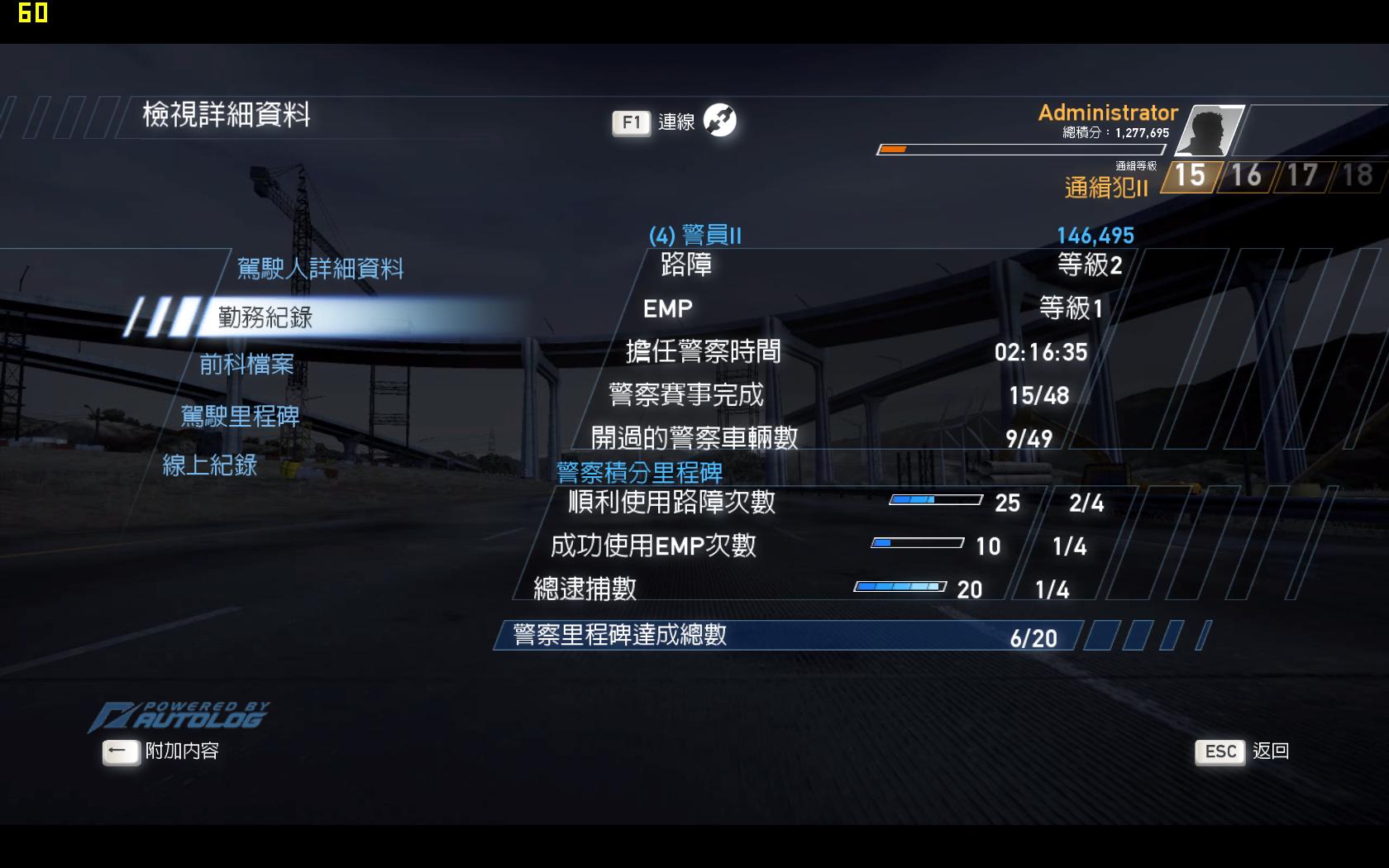
Task: Click the Autolog globe connection icon
Action: [x=718, y=121]
